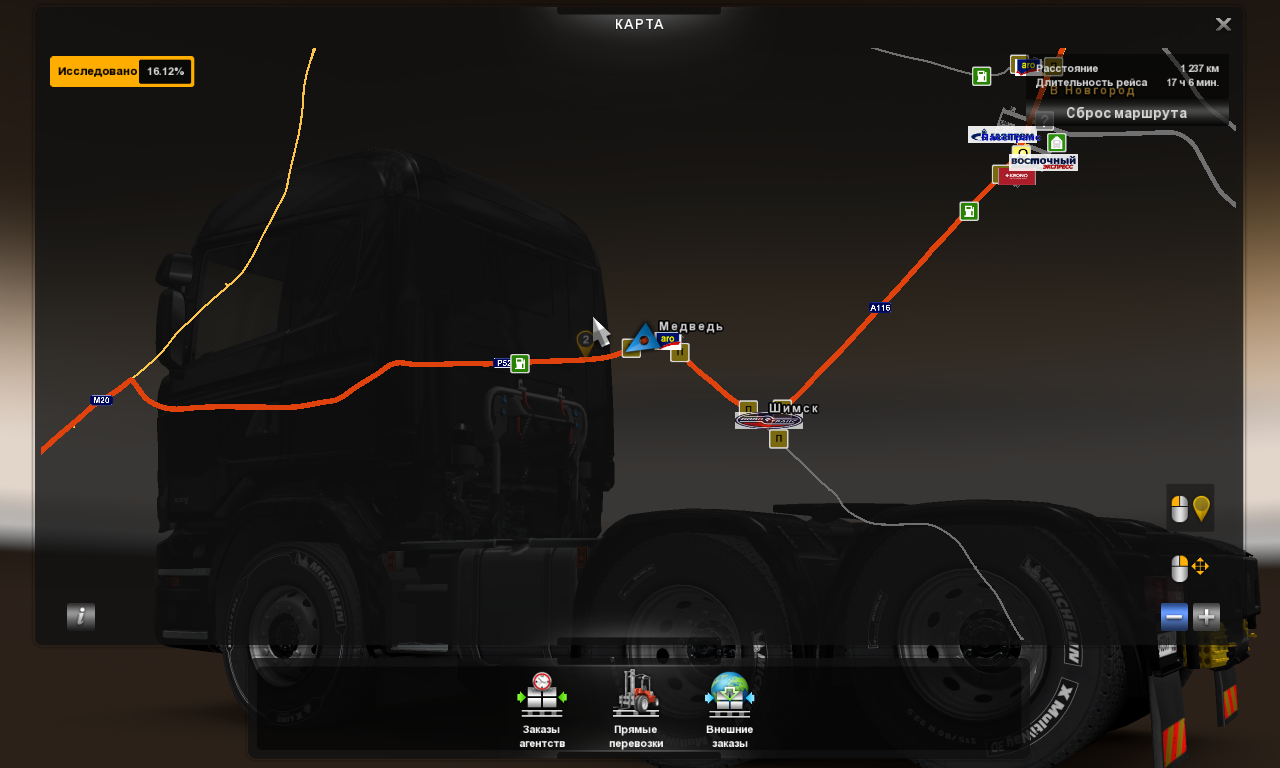The image size is (1280, 768).
Task: Select the gas station marker on A116 road
Action: 969,211
